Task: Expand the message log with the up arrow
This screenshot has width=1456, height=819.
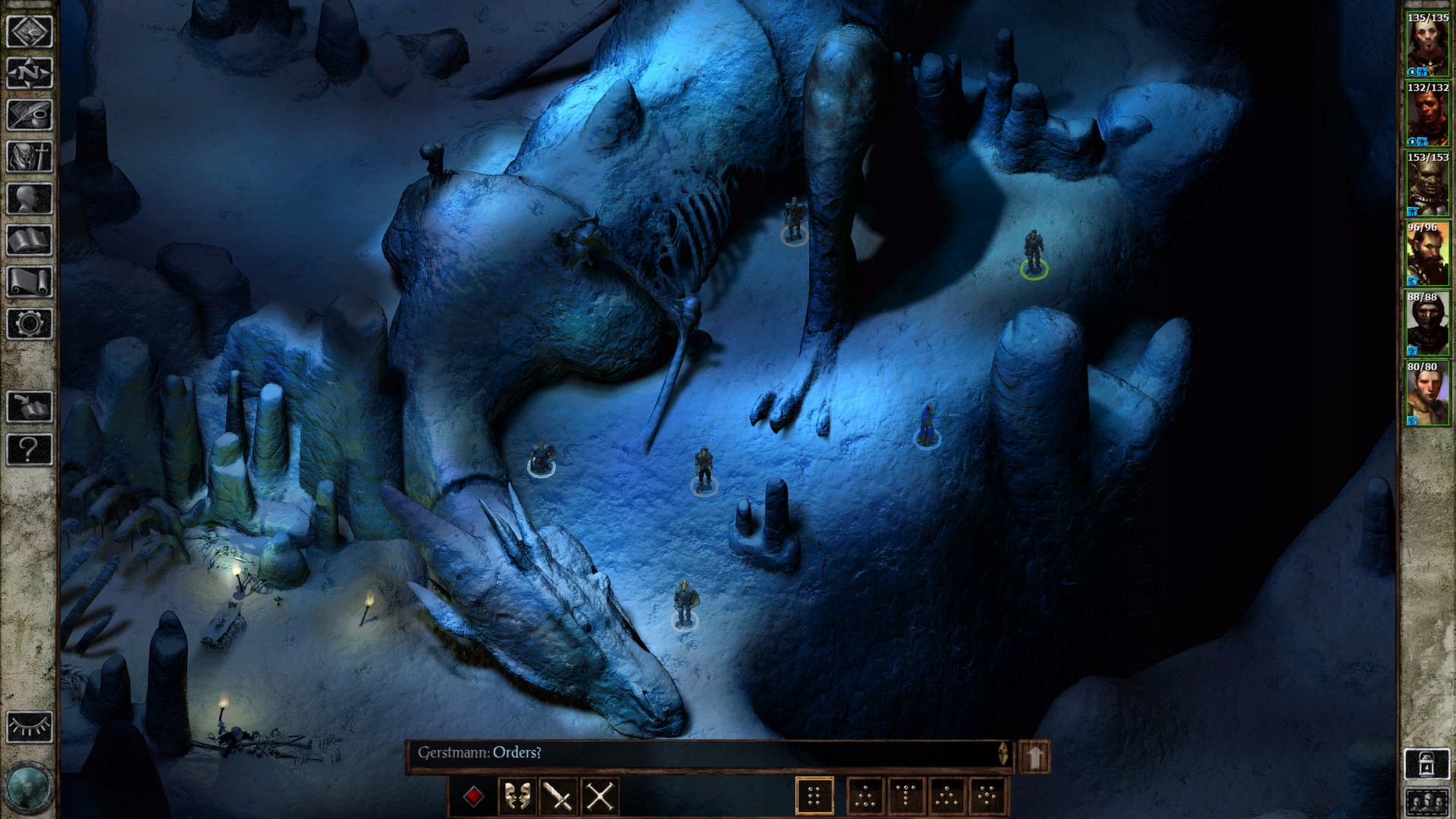Action: click(1034, 754)
